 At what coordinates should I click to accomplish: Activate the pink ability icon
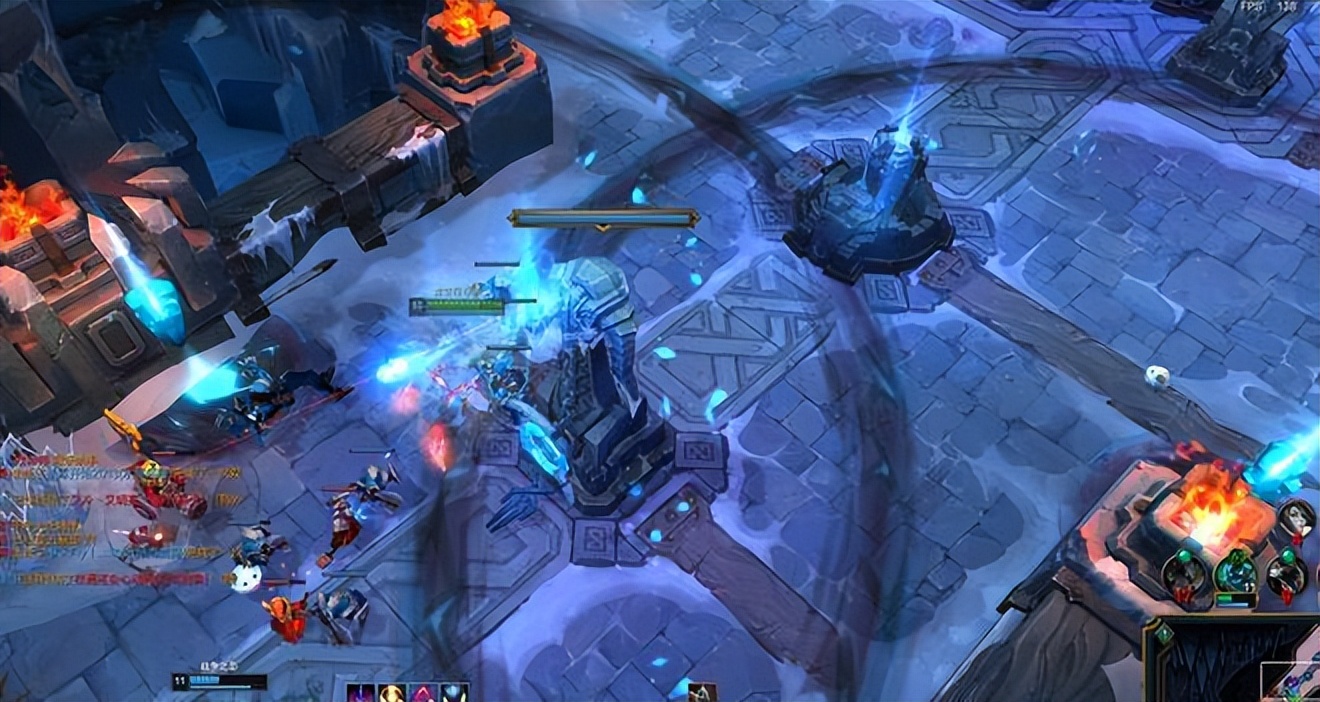pos(423,693)
